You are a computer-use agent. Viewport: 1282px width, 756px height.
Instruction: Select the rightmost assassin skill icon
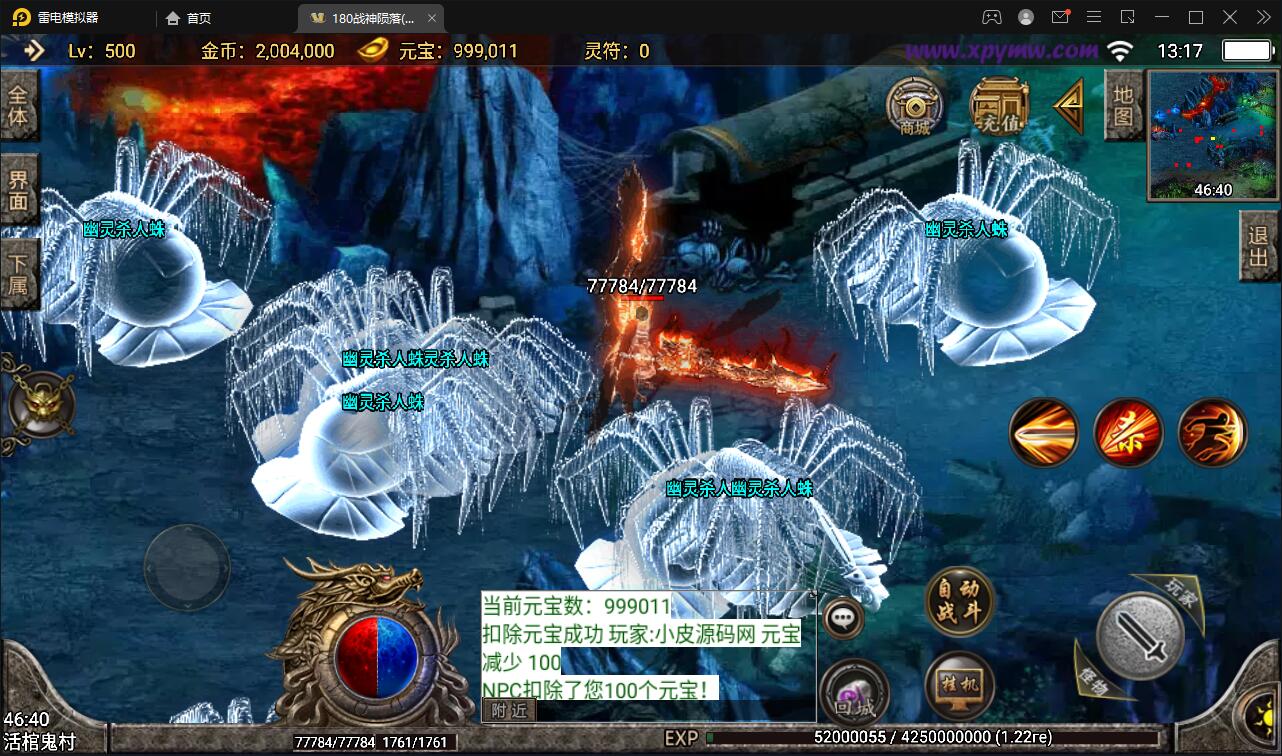(x=1212, y=434)
